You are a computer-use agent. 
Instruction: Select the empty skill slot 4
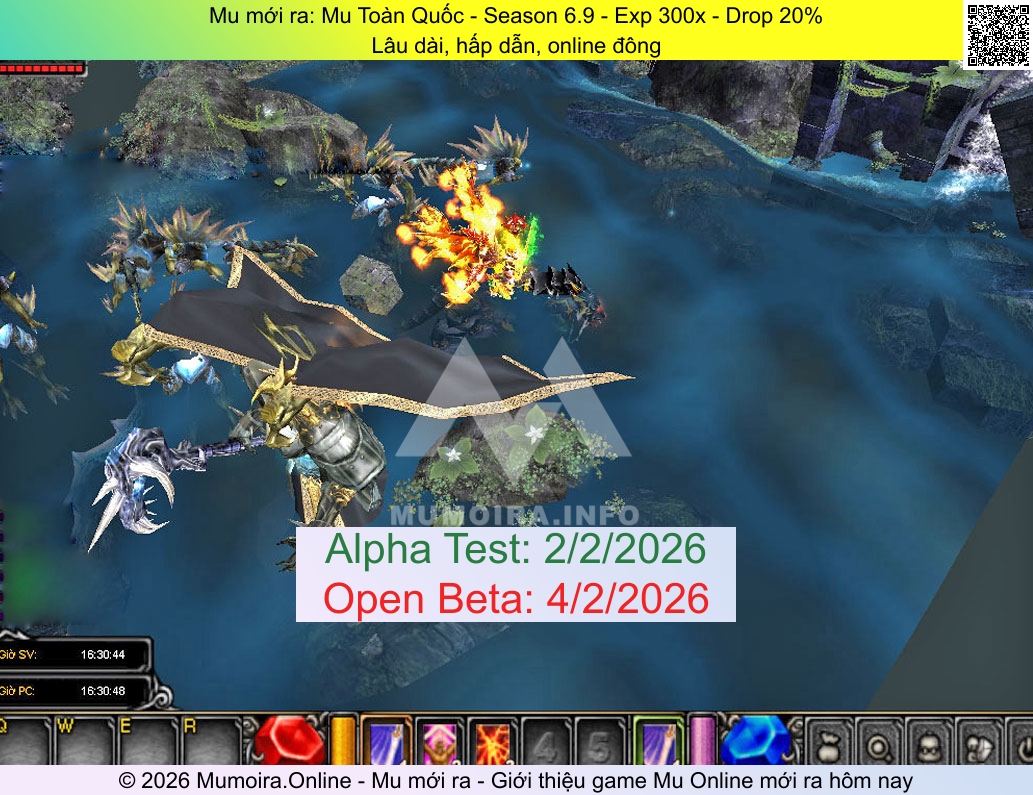(546, 743)
